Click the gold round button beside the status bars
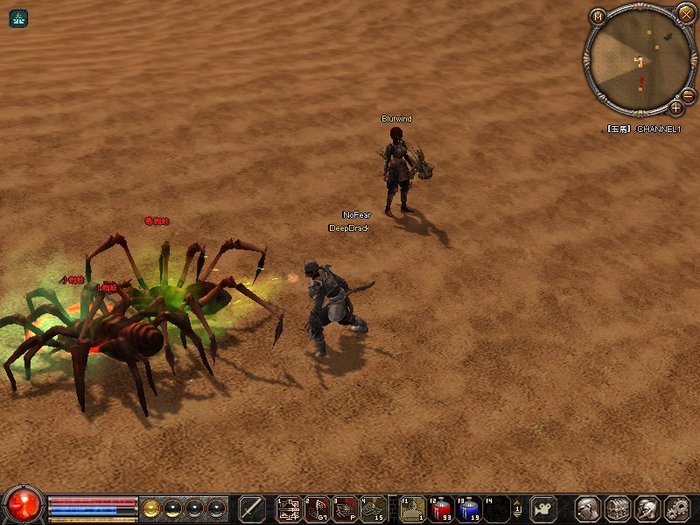The image size is (700, 525). tap(151, 507)
